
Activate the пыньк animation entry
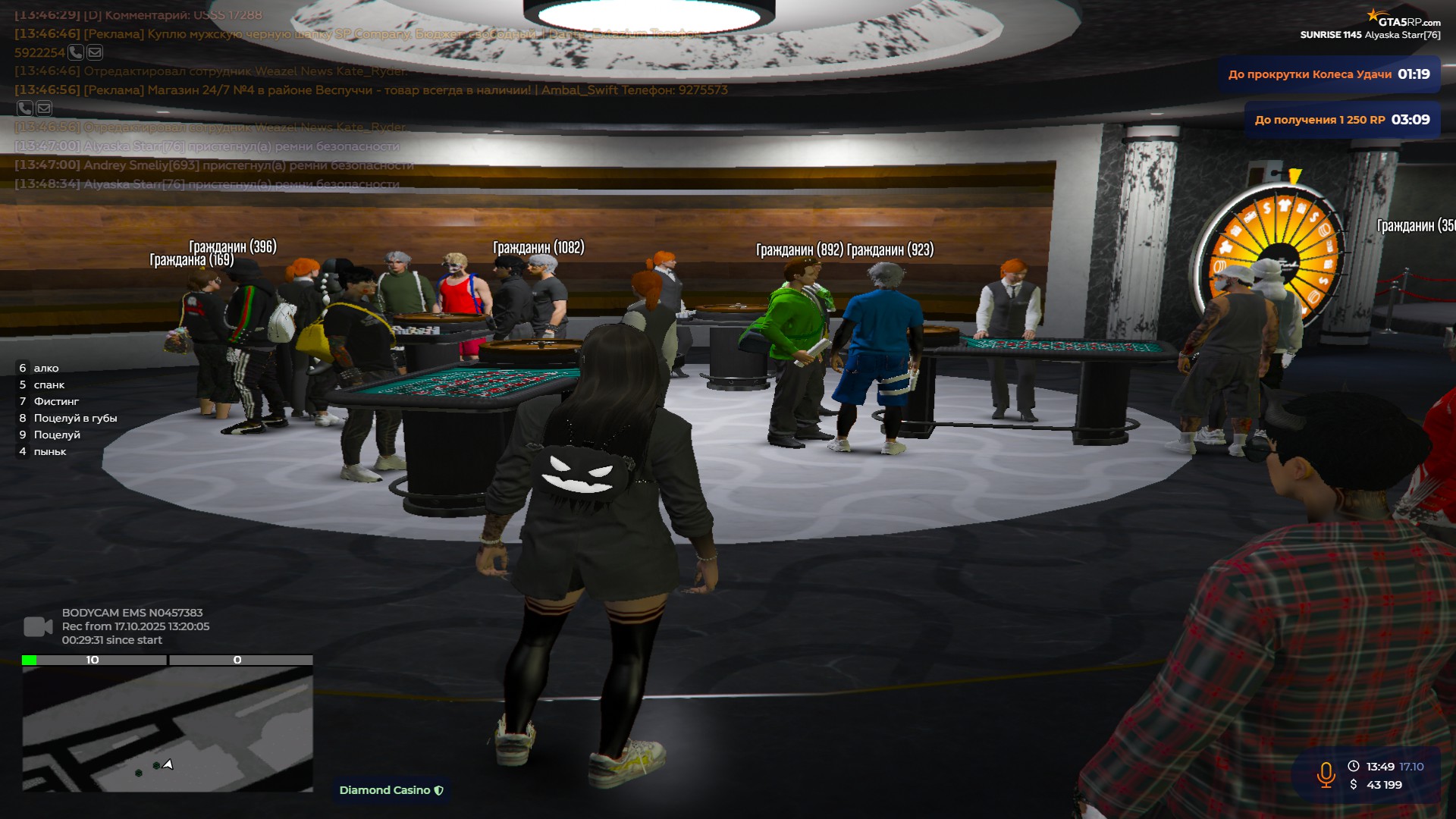(49, 451)
